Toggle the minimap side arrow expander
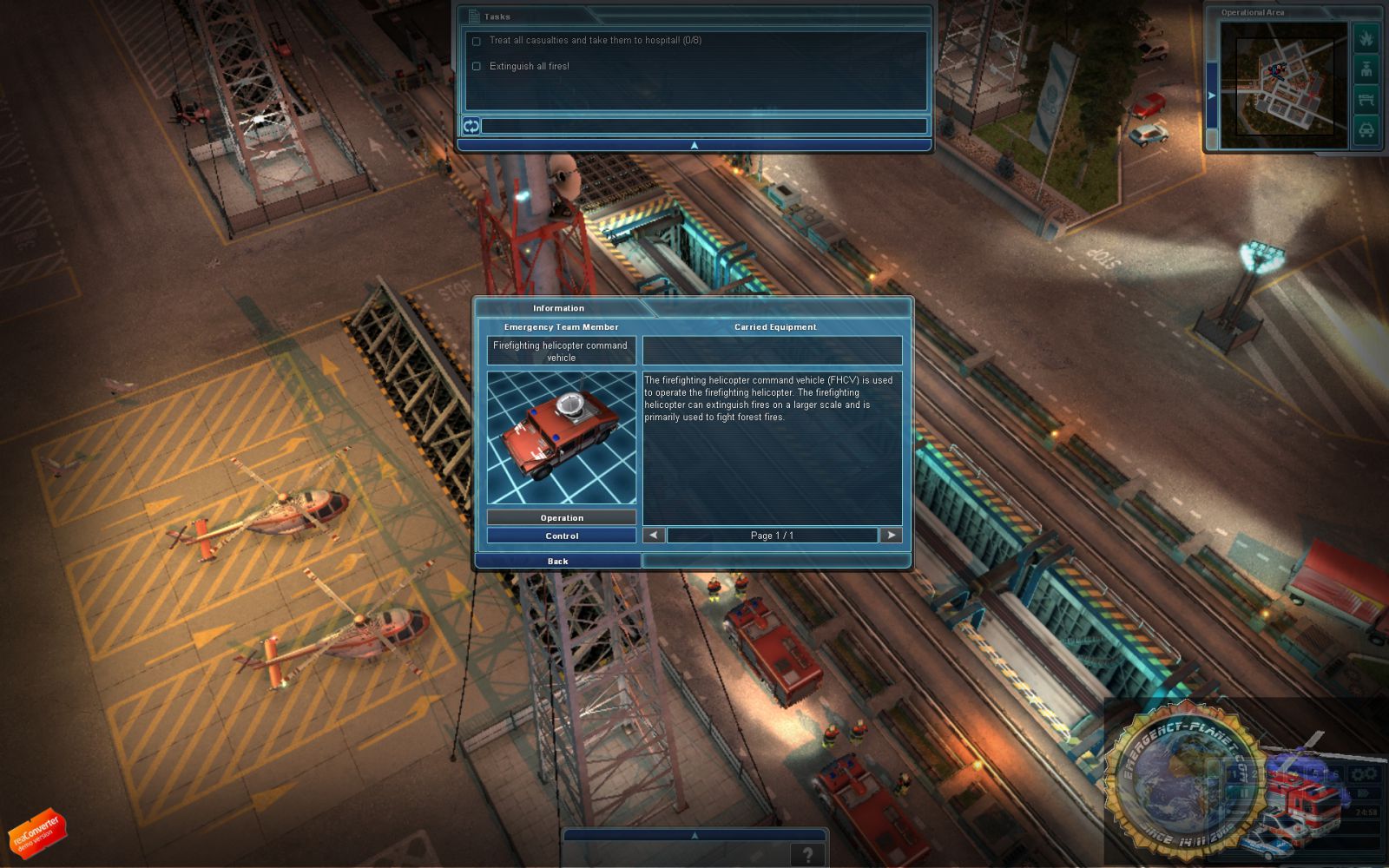The image size is (1389, 868). 1212,95
